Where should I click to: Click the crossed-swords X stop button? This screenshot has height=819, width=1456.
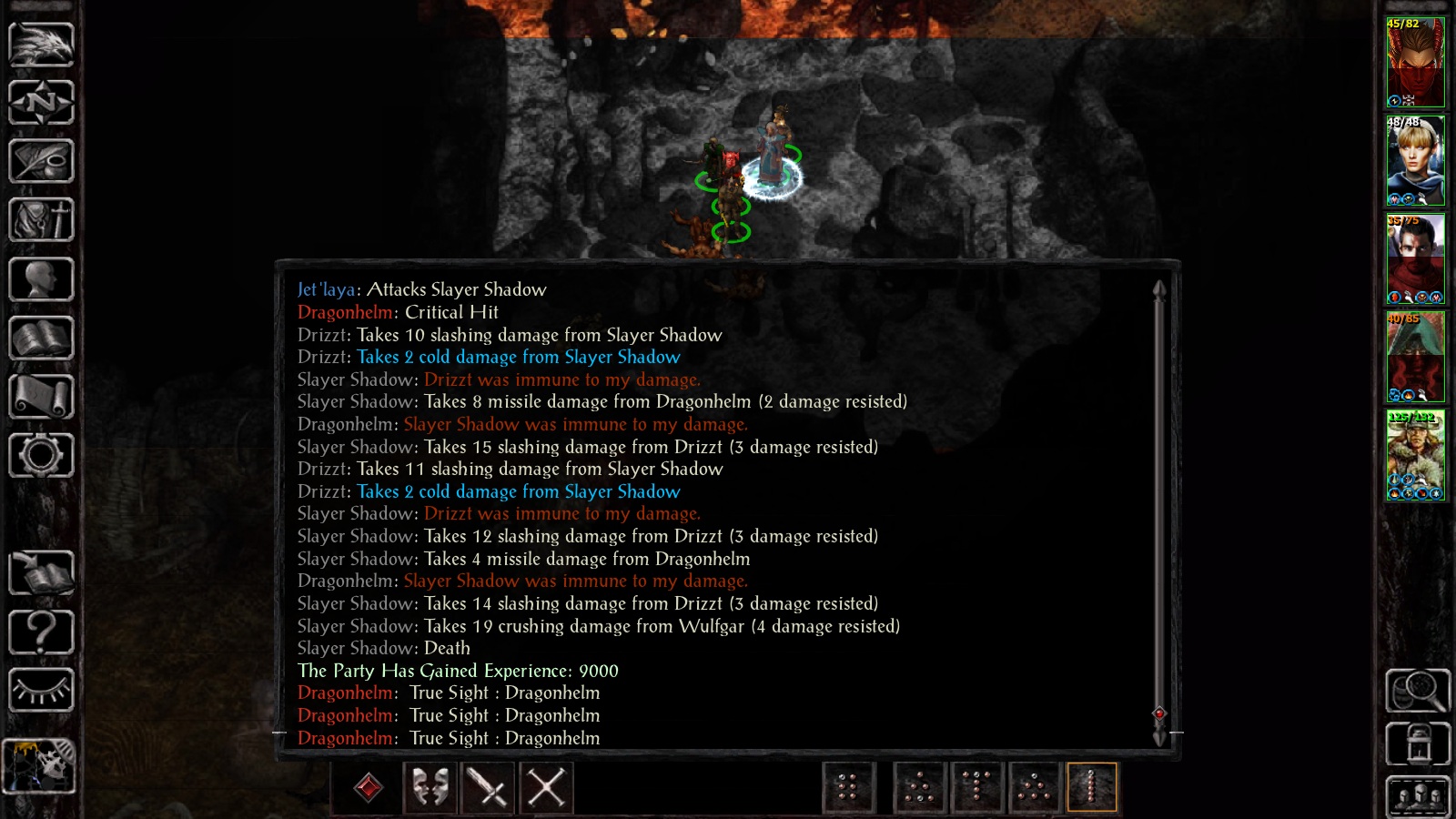point(546,787)
